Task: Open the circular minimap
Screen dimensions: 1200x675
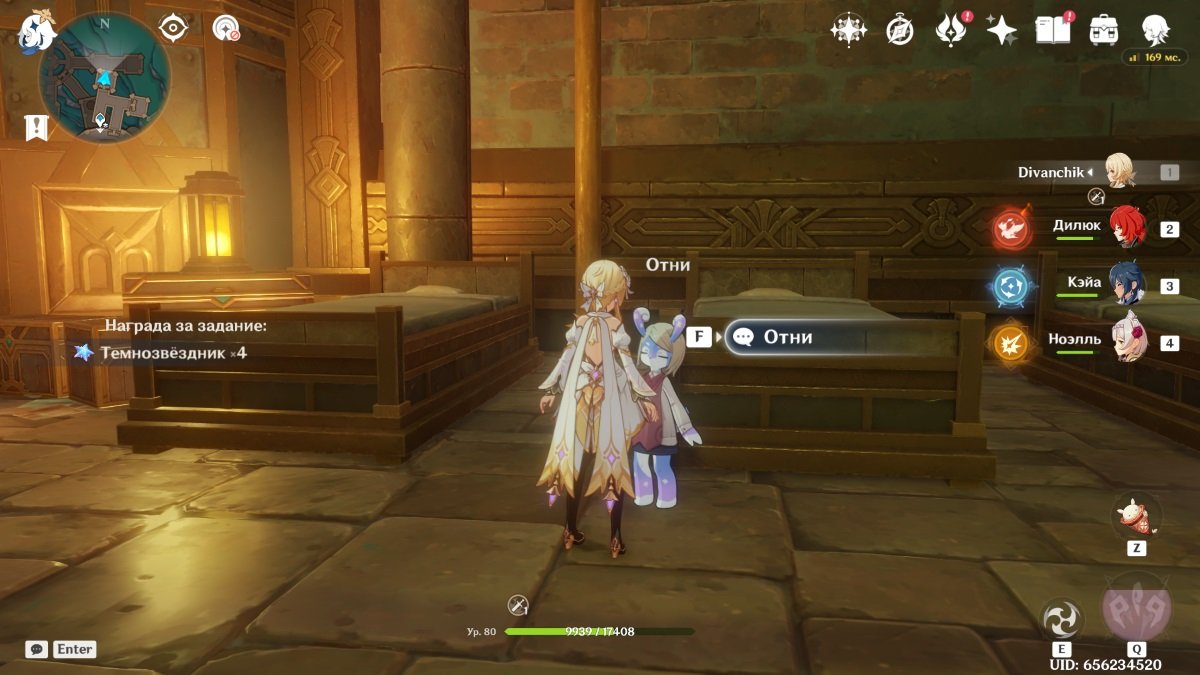Action: tap(104, 78)
